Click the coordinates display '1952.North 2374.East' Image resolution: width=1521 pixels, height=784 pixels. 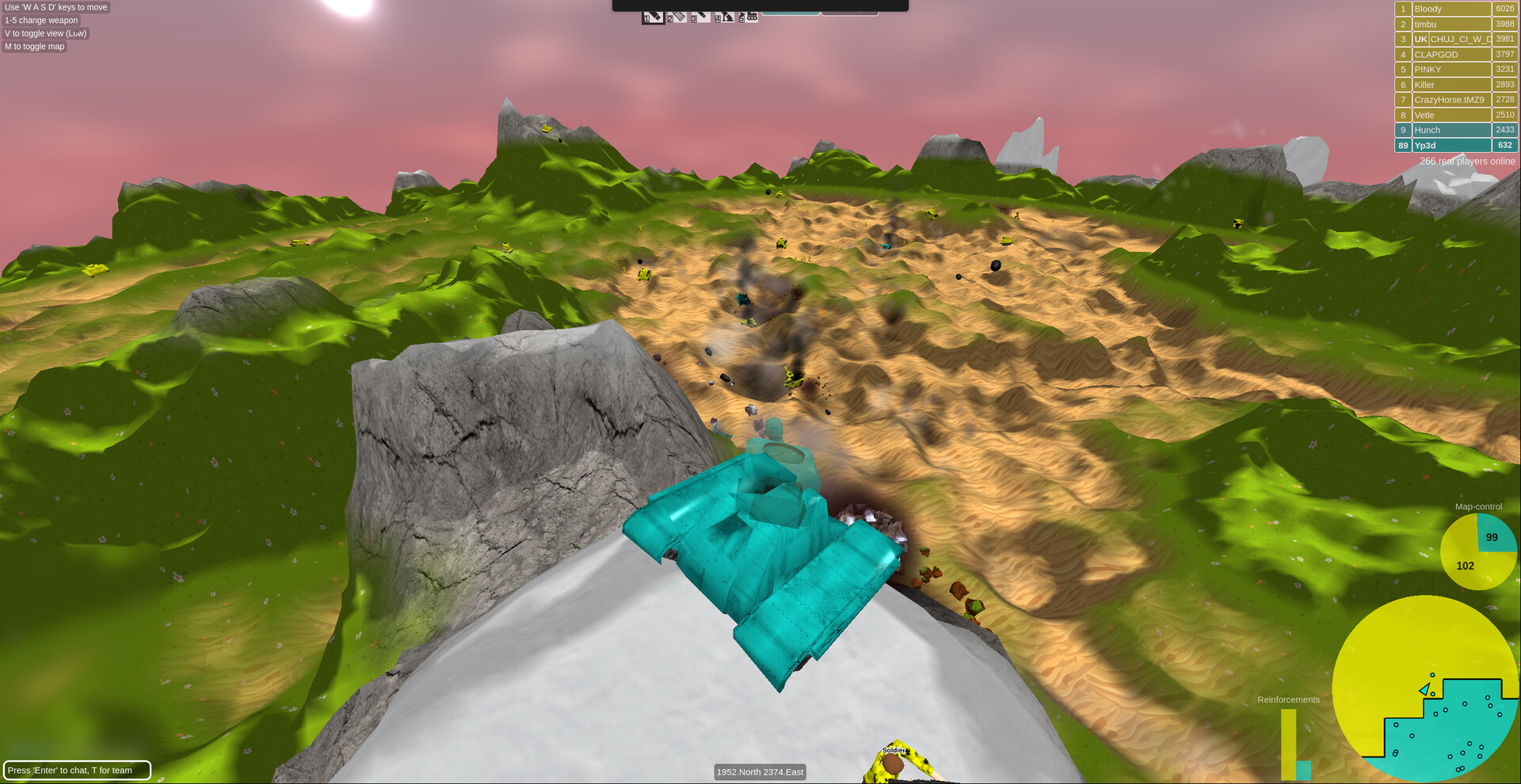[x=760, y=771]
